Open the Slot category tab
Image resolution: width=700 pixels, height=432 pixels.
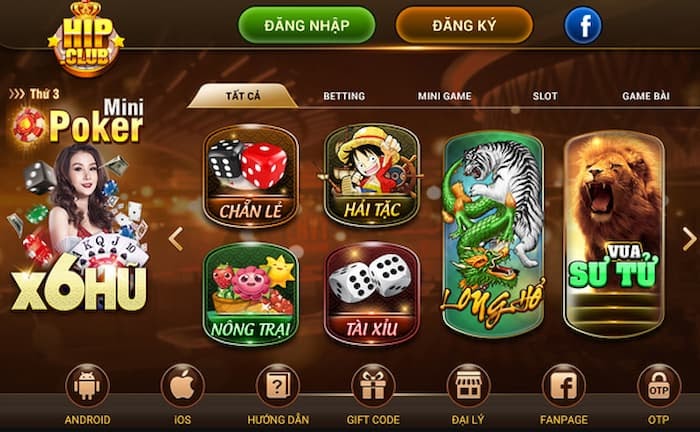pyautogui.click(x=545, y=96)
